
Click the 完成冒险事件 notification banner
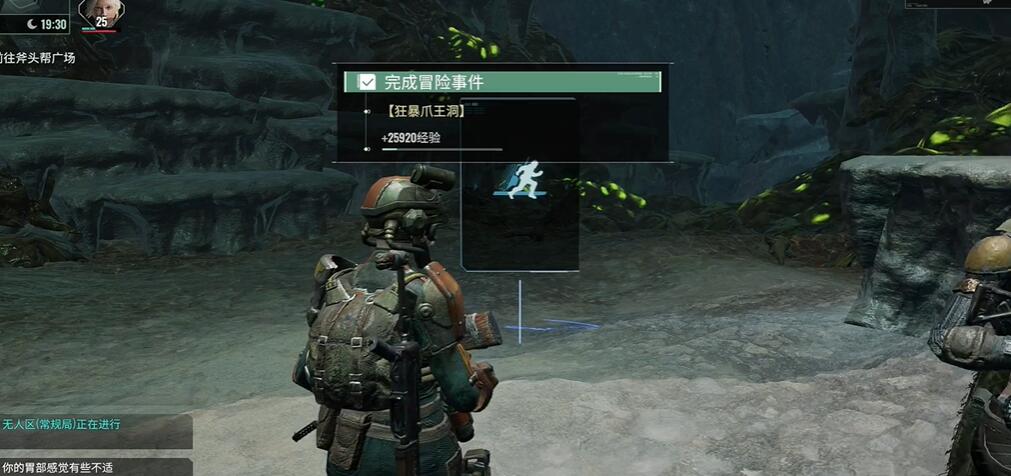(502, 82)
